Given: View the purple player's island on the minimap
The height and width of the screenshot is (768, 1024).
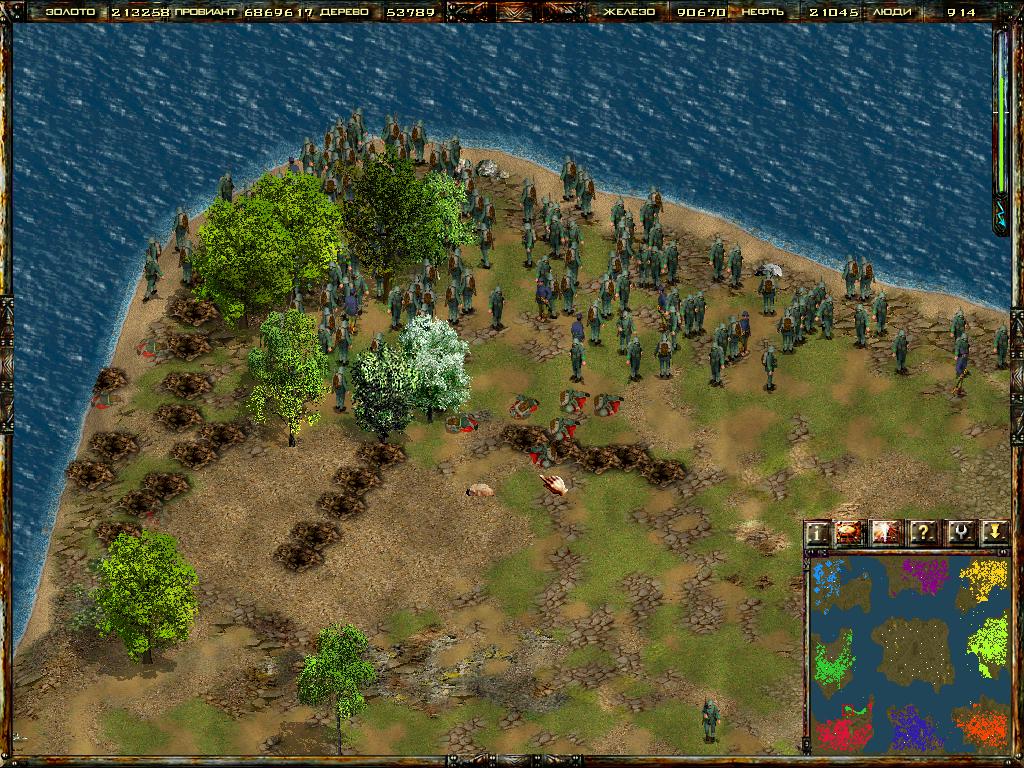Looking at the screenshot, I should coord(924,577).
